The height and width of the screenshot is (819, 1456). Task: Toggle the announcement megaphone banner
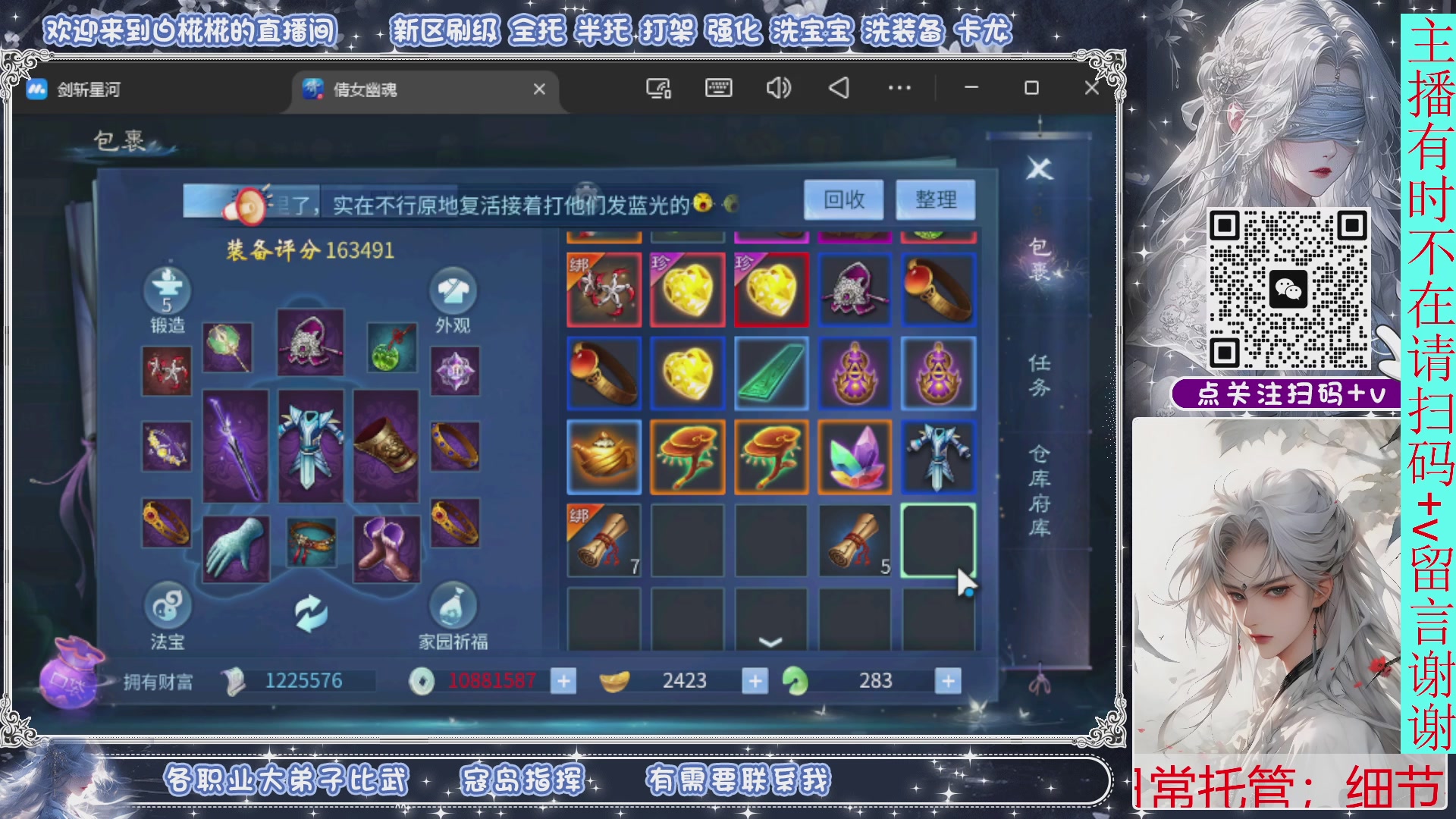(250, 206)
